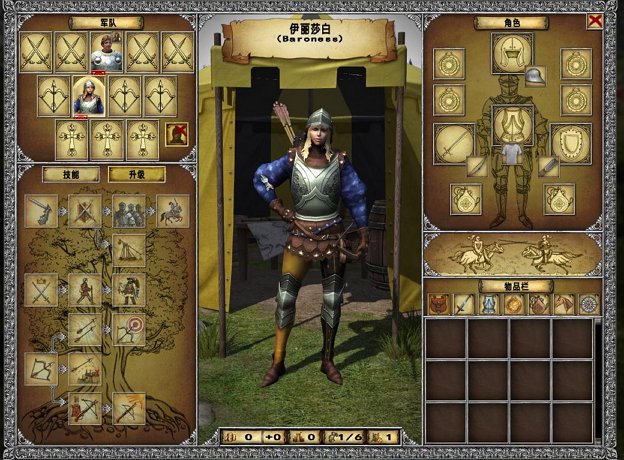Filter inventory by the heraldic shield icon
This screenshot has width=624, height=460.
[539, 304]
